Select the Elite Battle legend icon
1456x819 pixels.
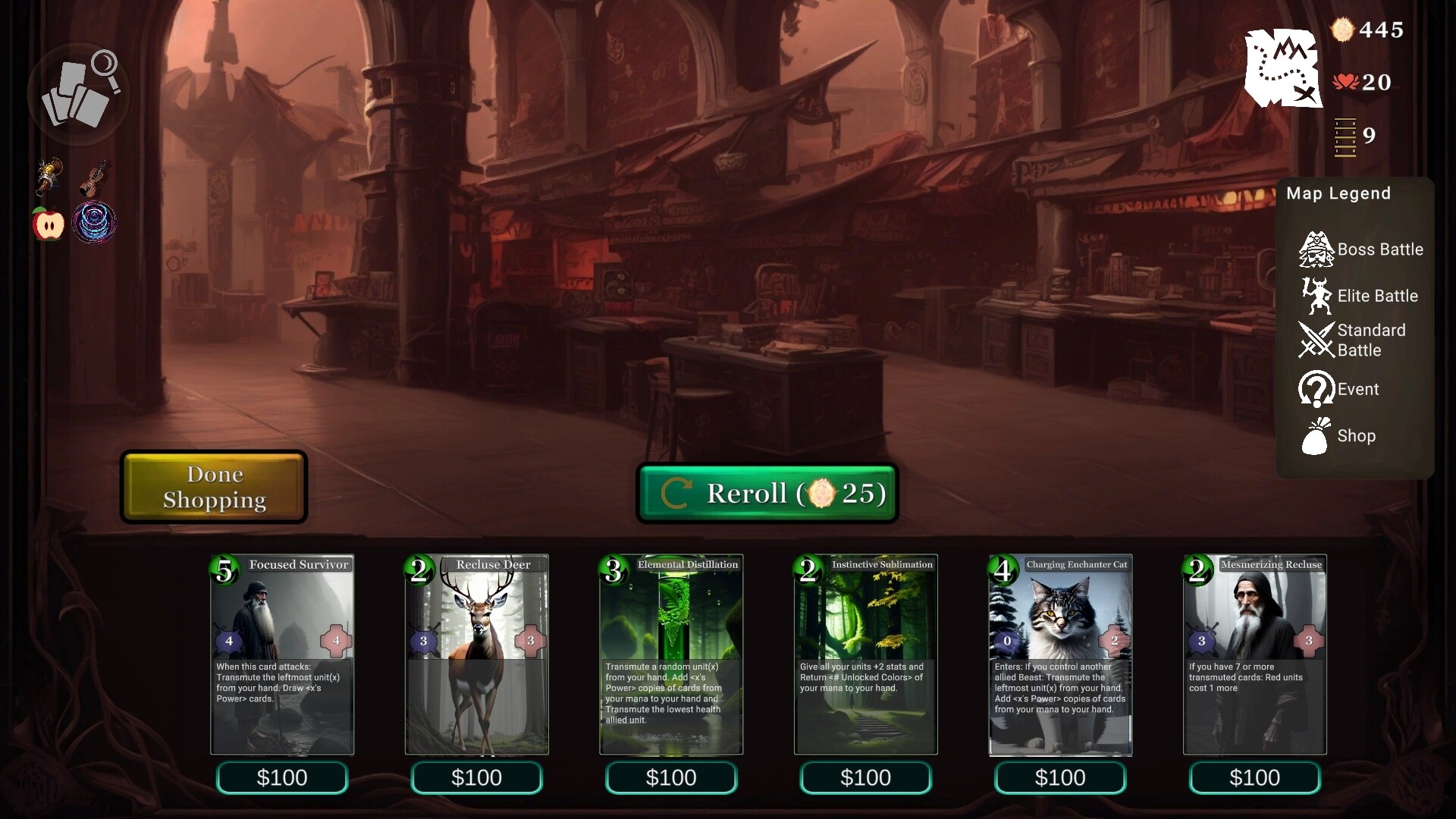[1316, 296]
